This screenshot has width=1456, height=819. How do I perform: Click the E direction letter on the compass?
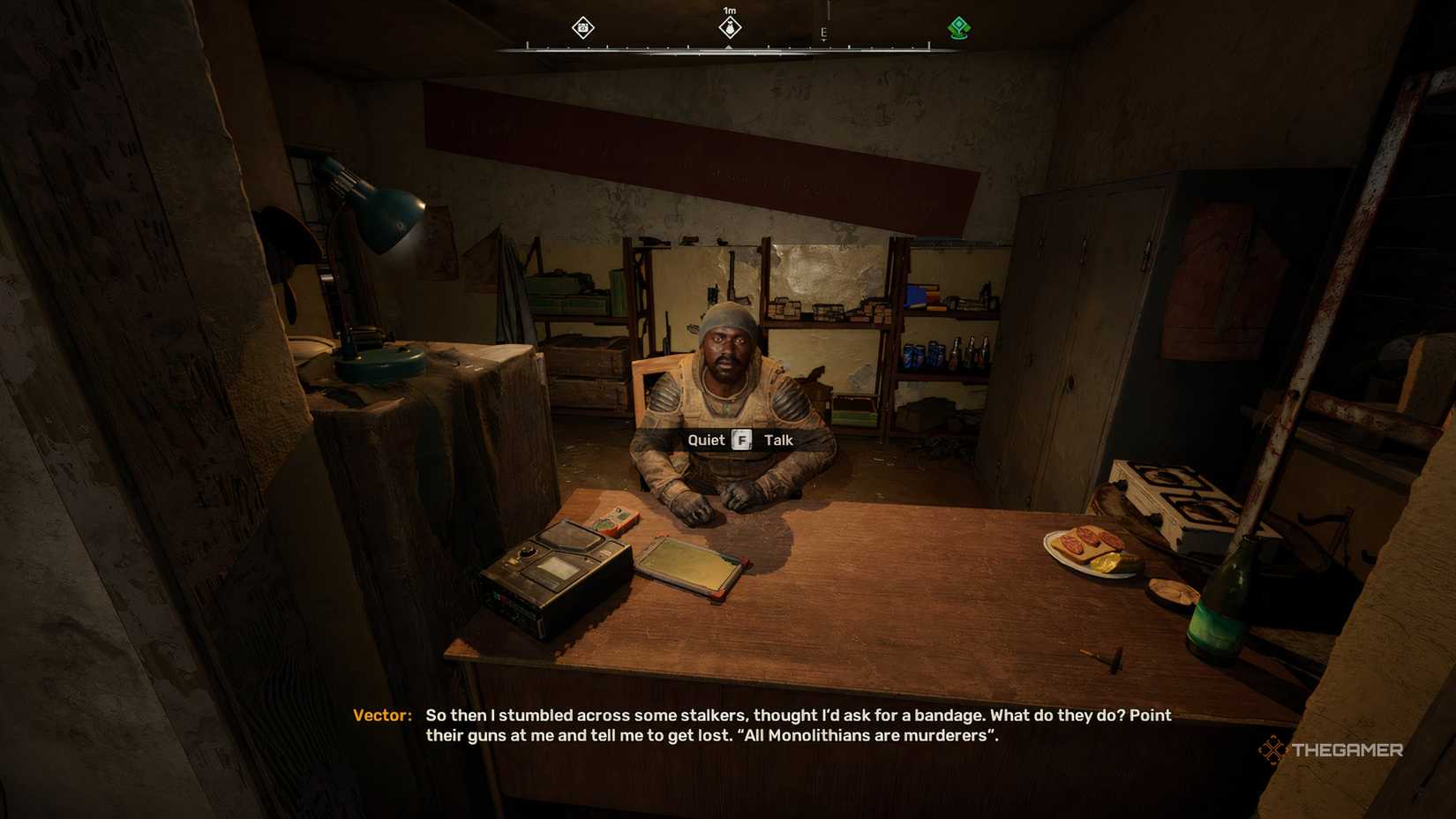(x=825, y=31)
